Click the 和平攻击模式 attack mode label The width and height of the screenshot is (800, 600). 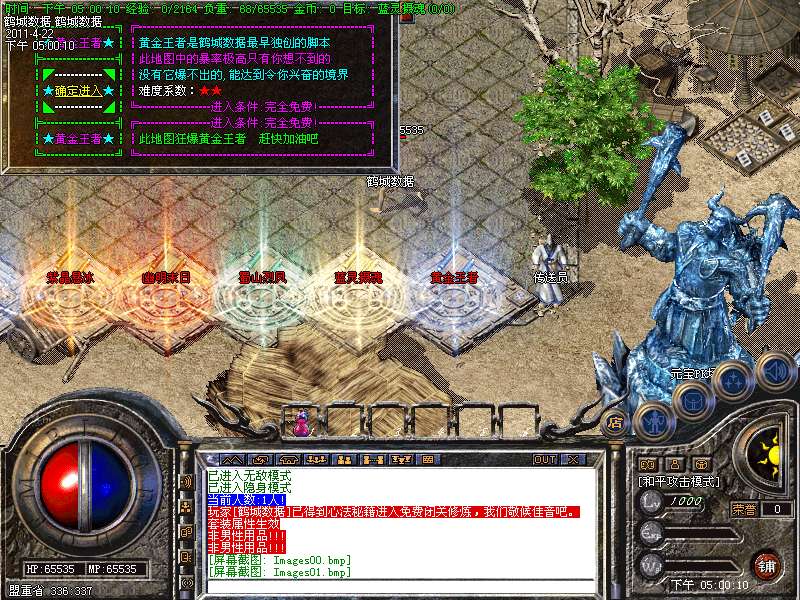click(x=679, y=481)
